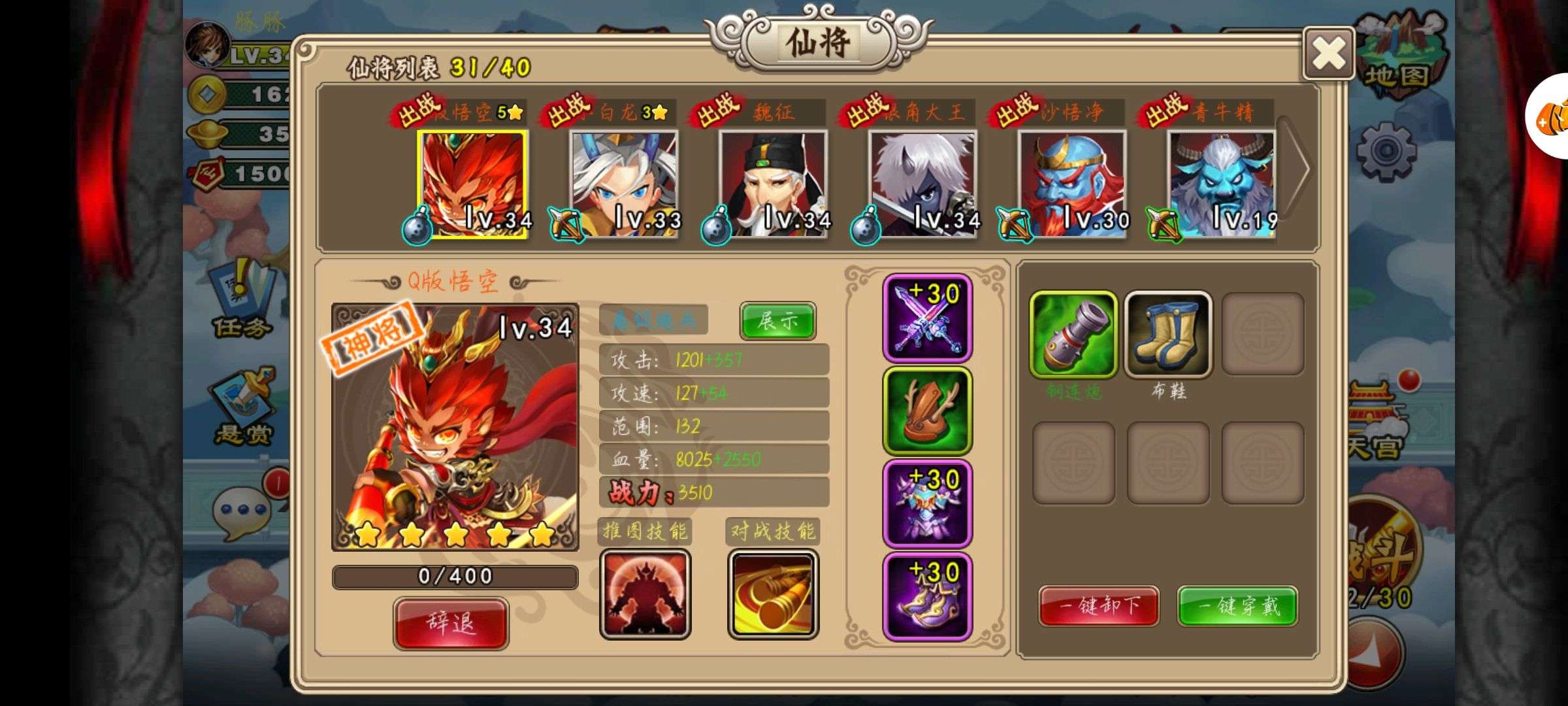Pick the 布鞋 cloth shoes item

click(x=1168, y=335)
